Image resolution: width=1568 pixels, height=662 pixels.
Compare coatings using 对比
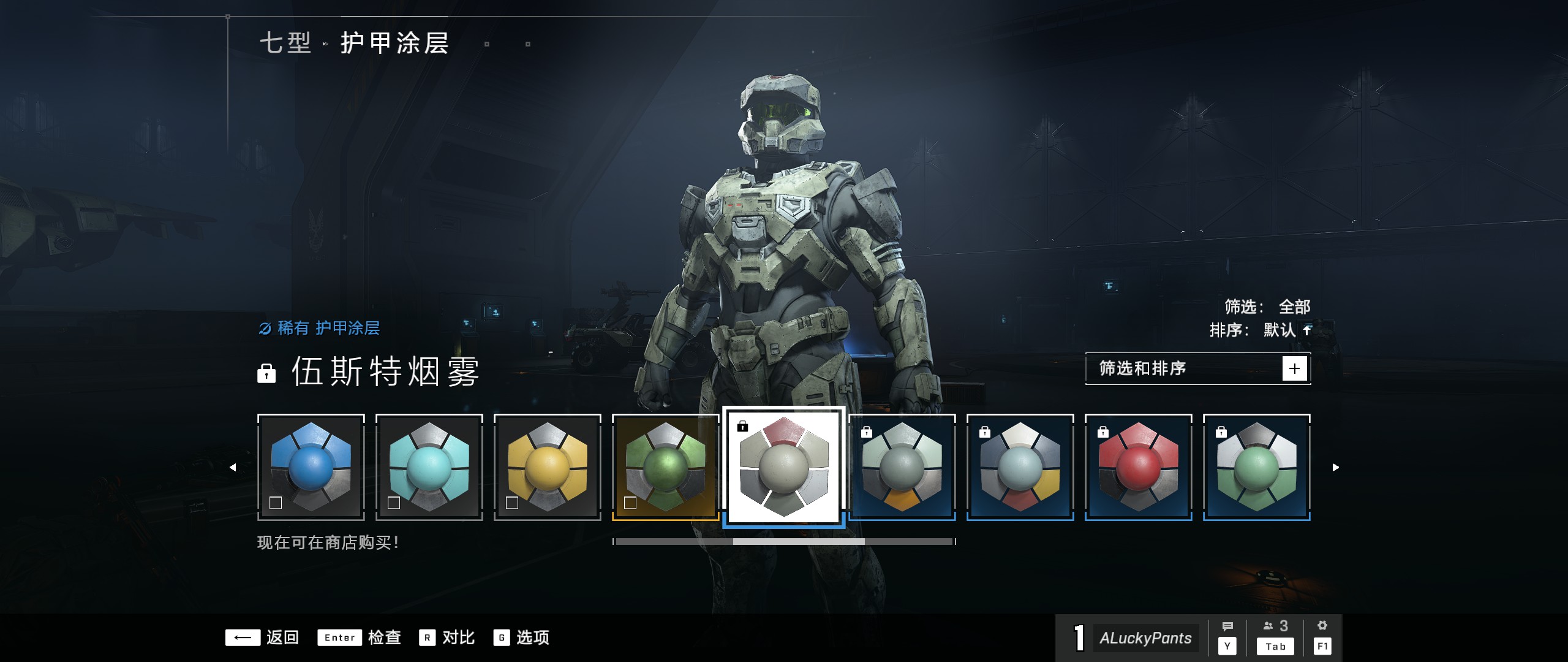(447, 637)
